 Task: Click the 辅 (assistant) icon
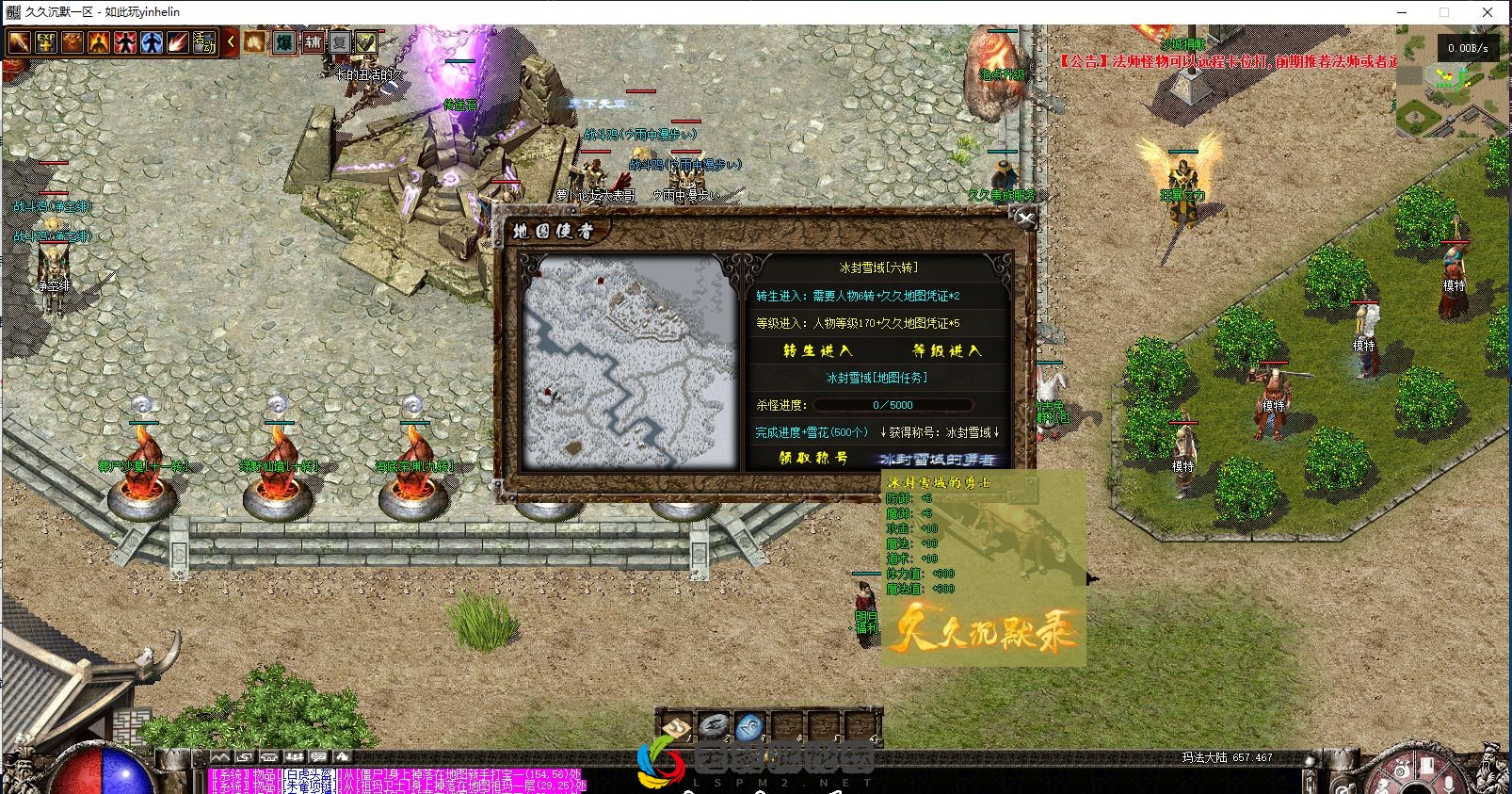315,43
